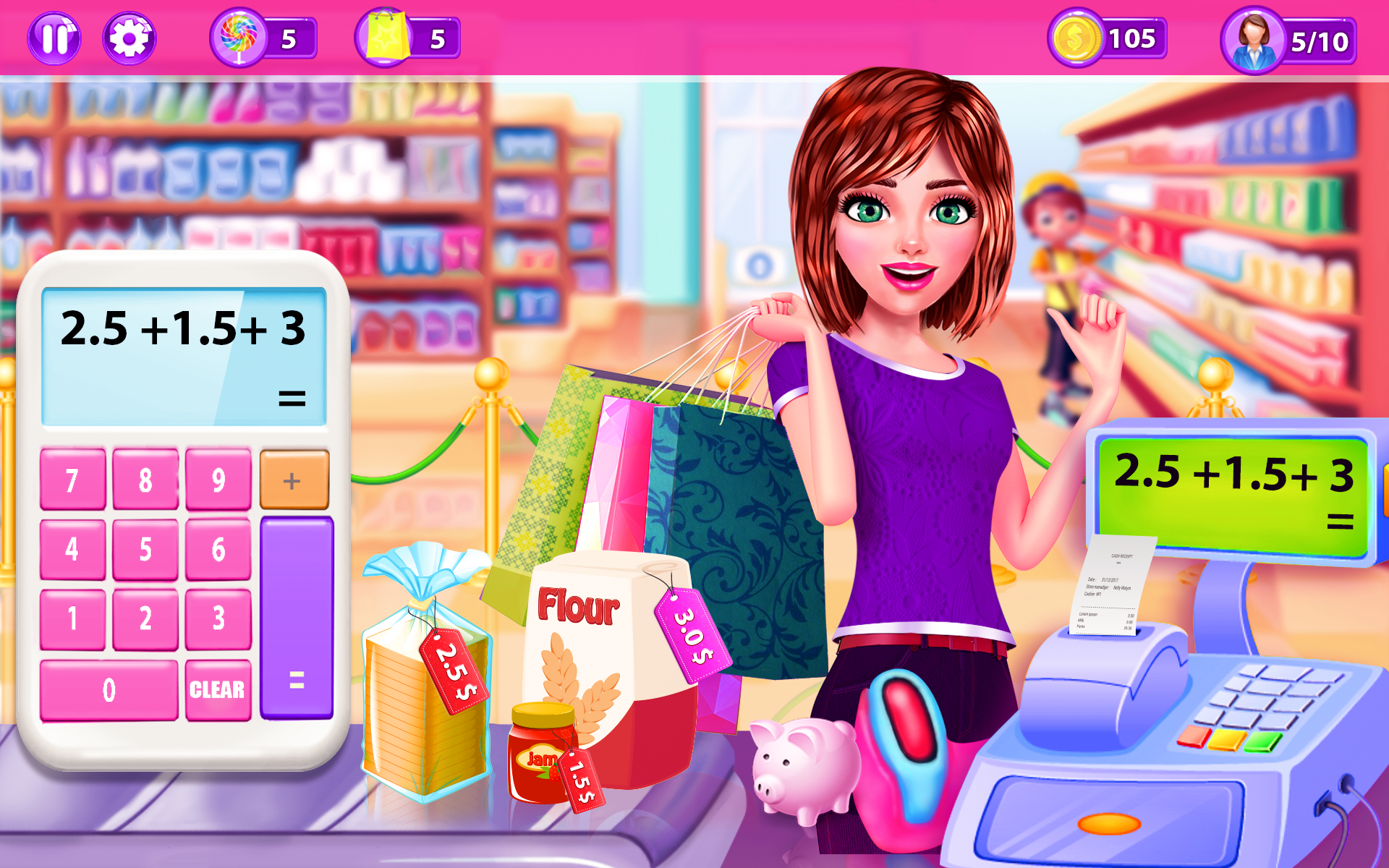
Task: Tap calculator key 9
Action: pos(218,479)
